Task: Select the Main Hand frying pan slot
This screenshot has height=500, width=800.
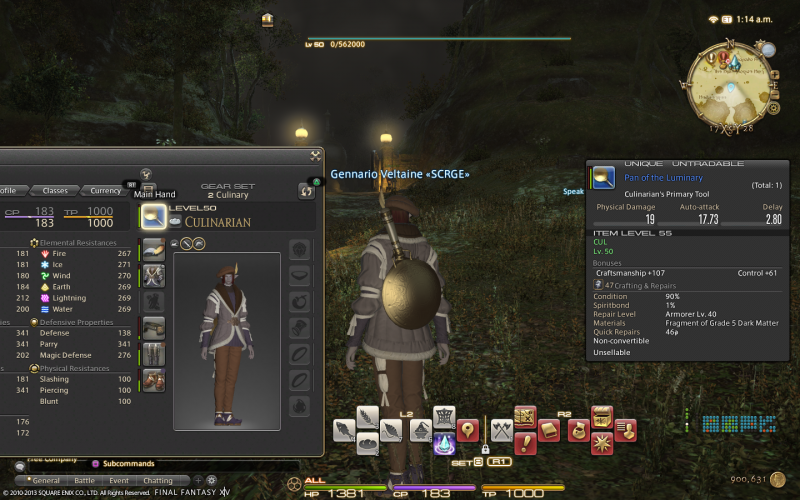Action: [153, 215]
